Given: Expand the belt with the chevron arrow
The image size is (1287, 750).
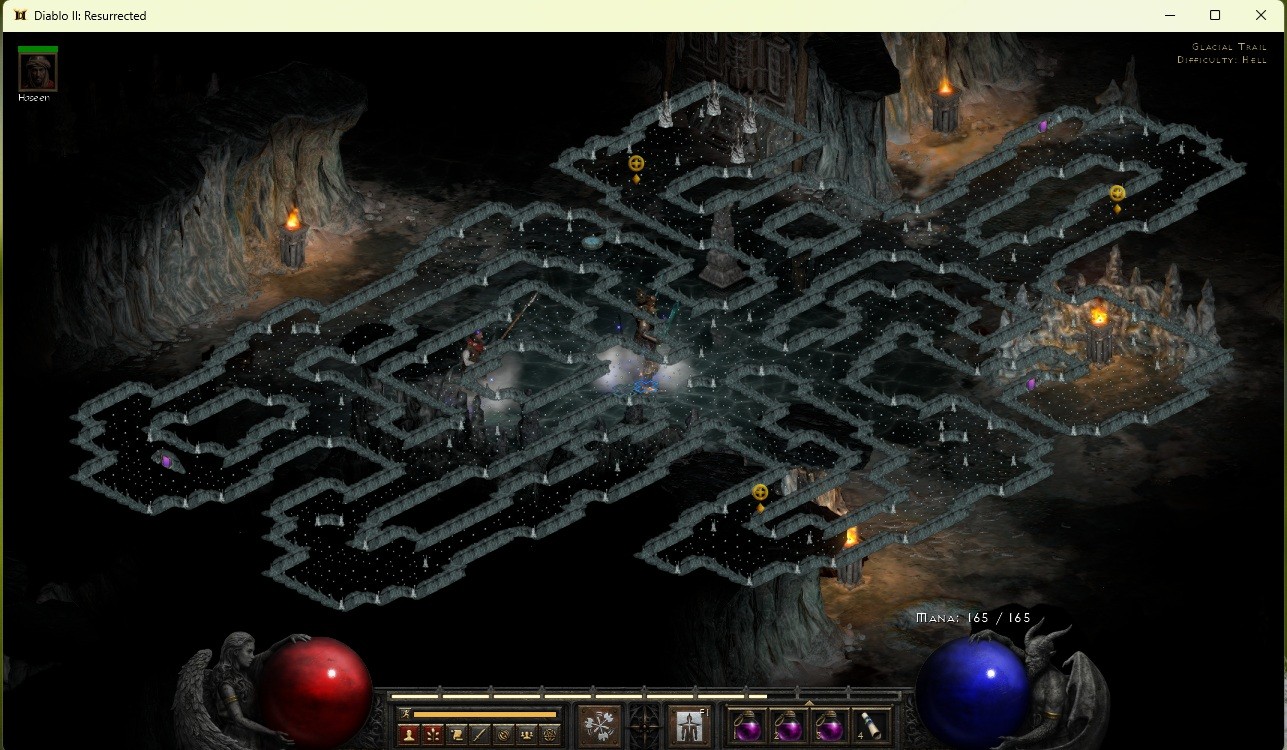Looking at the screenshot, I should pos(809,702).
